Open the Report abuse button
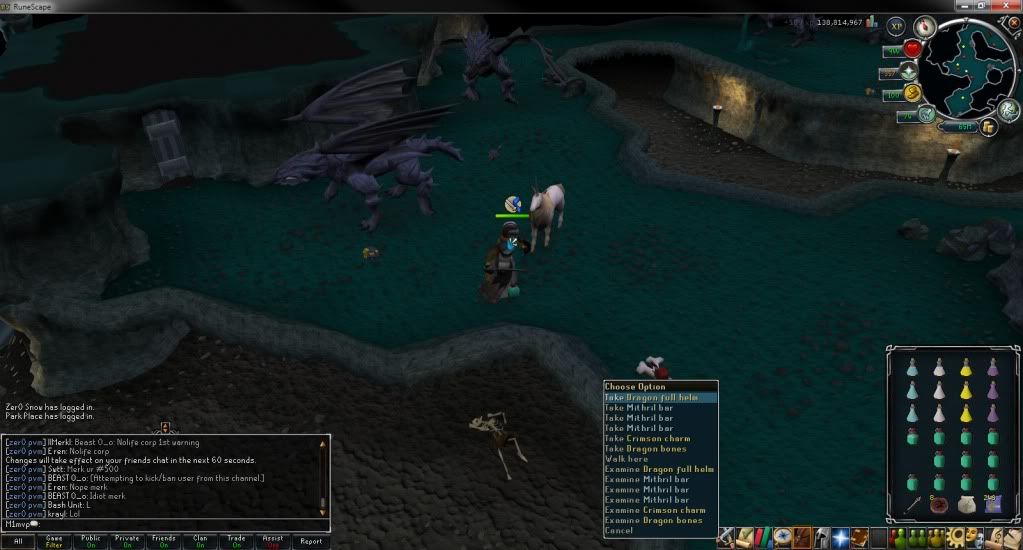This screenshot has width=1023, height=550. point(311,541)
